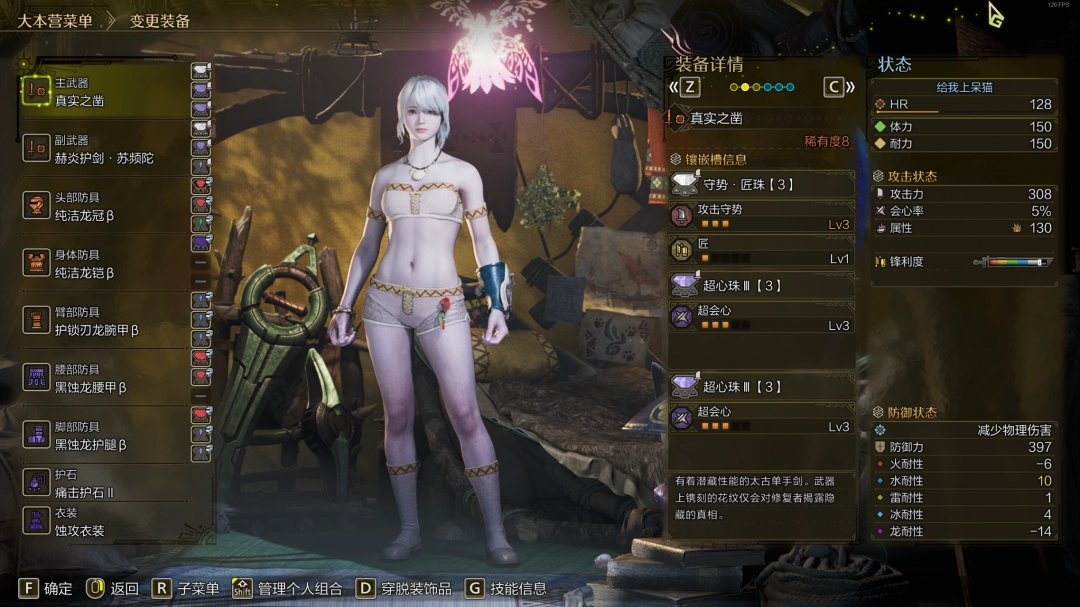Open body armor slot 纯洁龙铠β
Viewport: 1080px width, 607px height.
100,263
